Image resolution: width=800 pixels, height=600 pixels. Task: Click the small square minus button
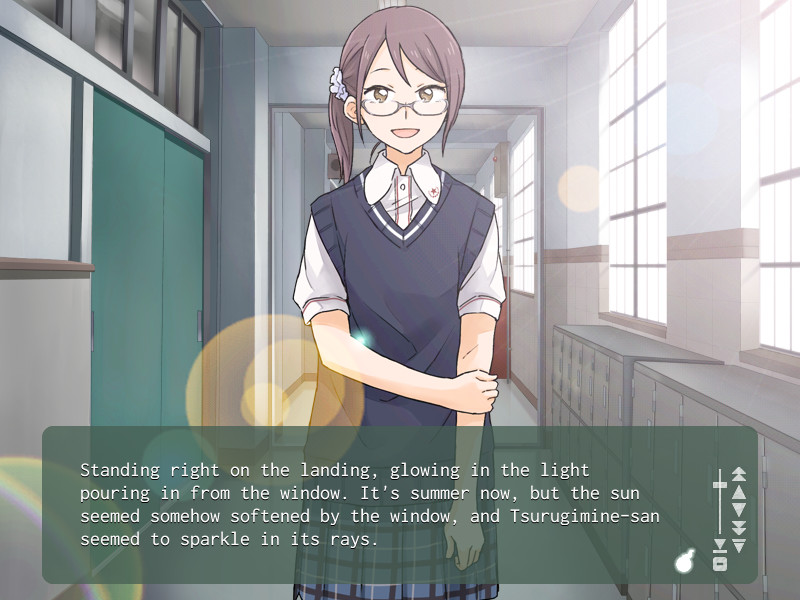719,564
